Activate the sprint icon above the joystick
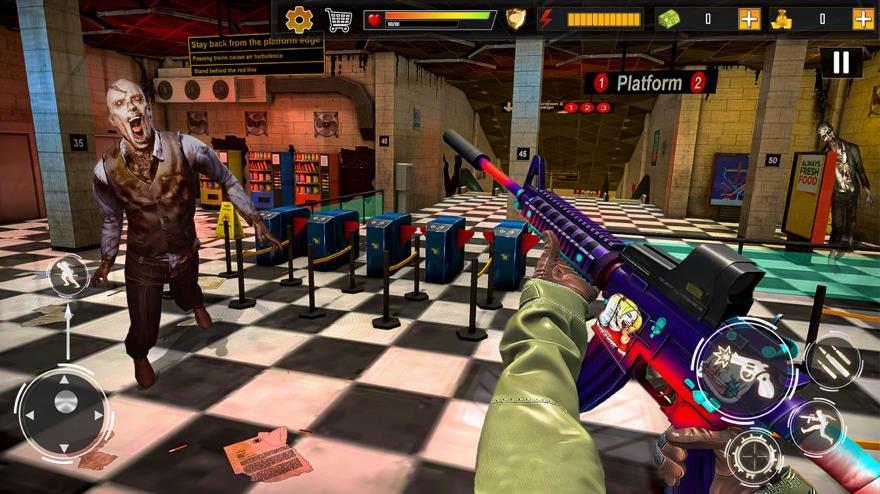Screen dimensions: 880x494 tap(68, 276)
